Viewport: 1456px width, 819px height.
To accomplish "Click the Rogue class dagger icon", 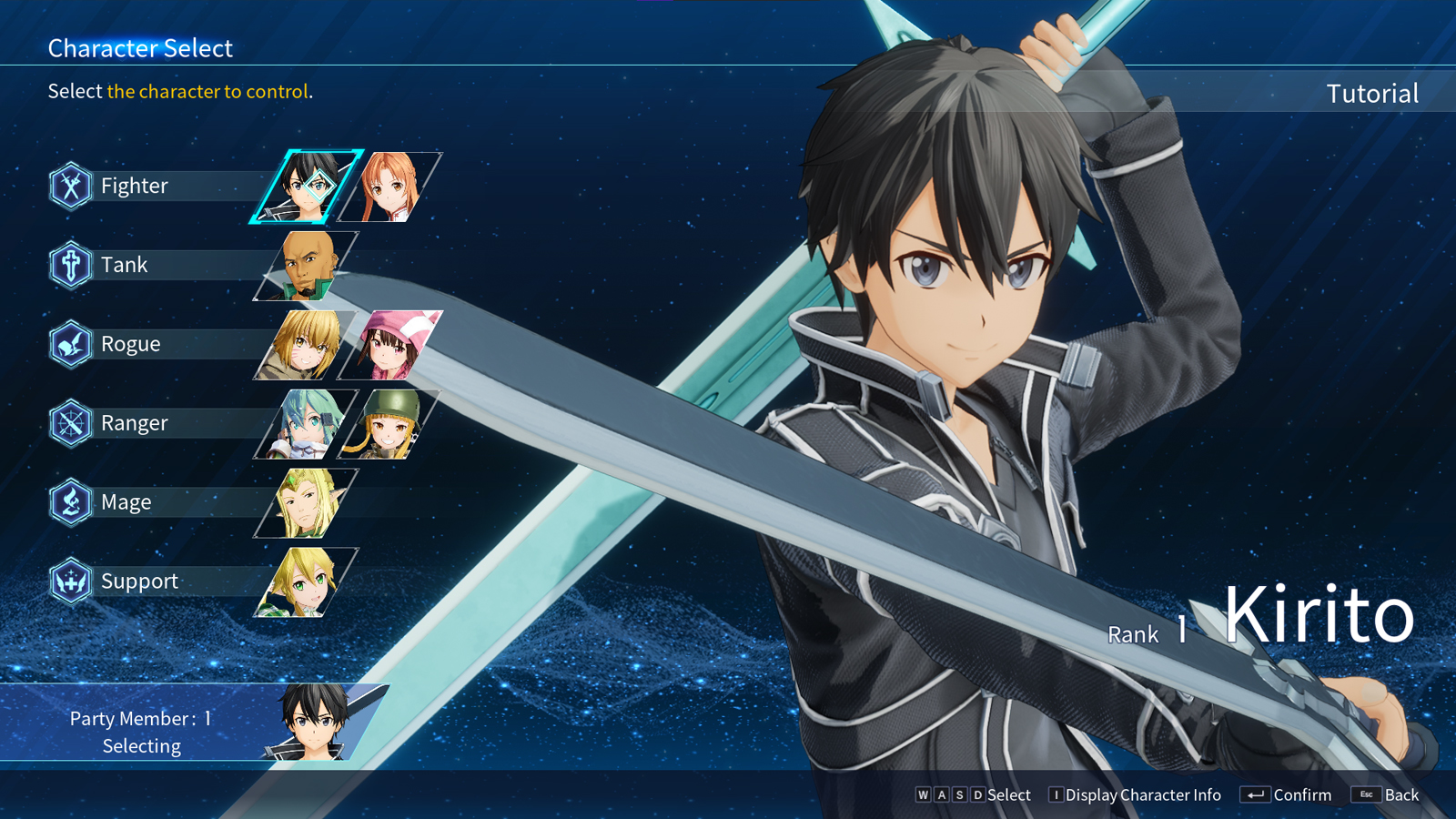I will pos(69,344).
